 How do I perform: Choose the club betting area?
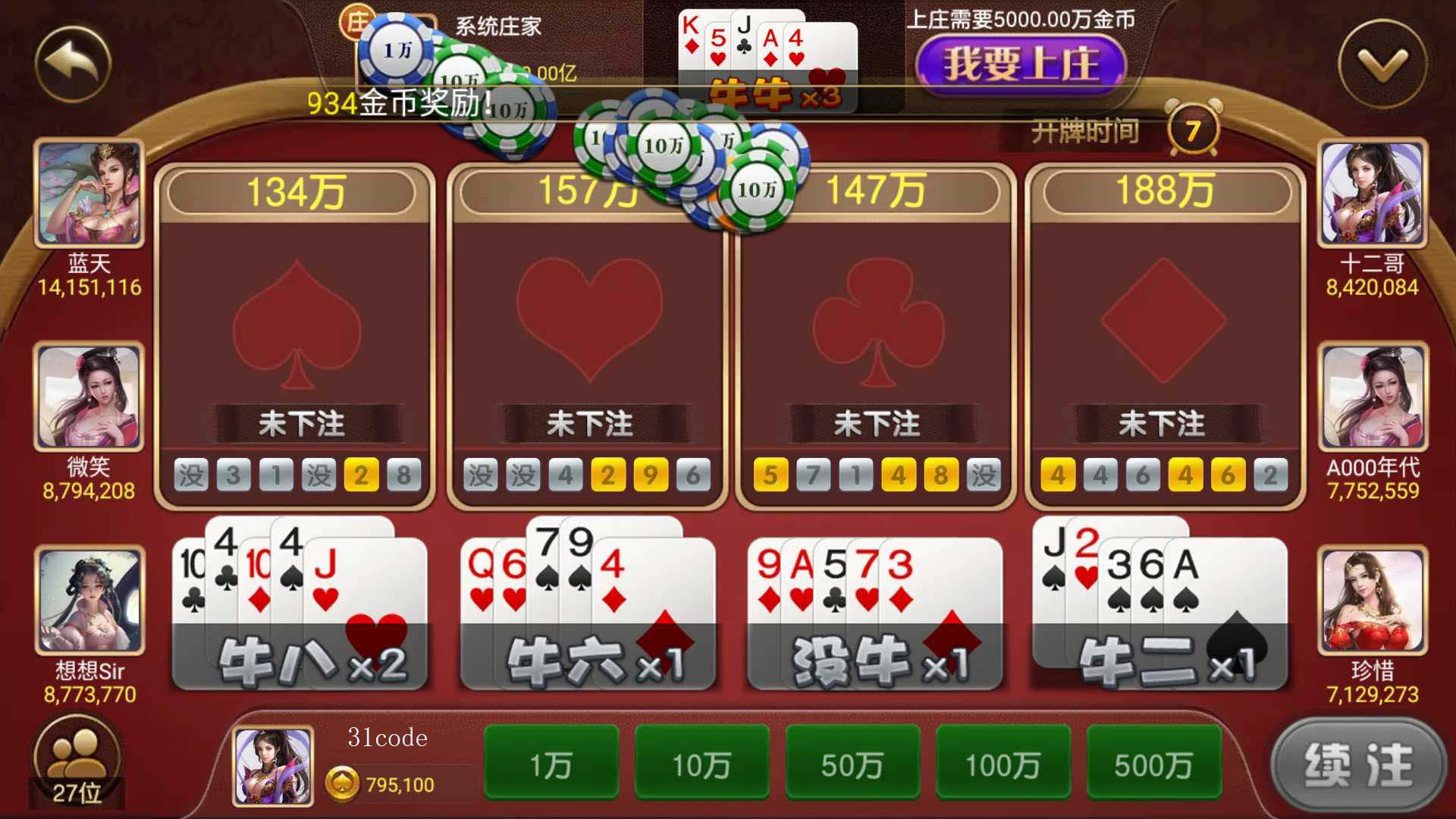[x=876, y=326]
